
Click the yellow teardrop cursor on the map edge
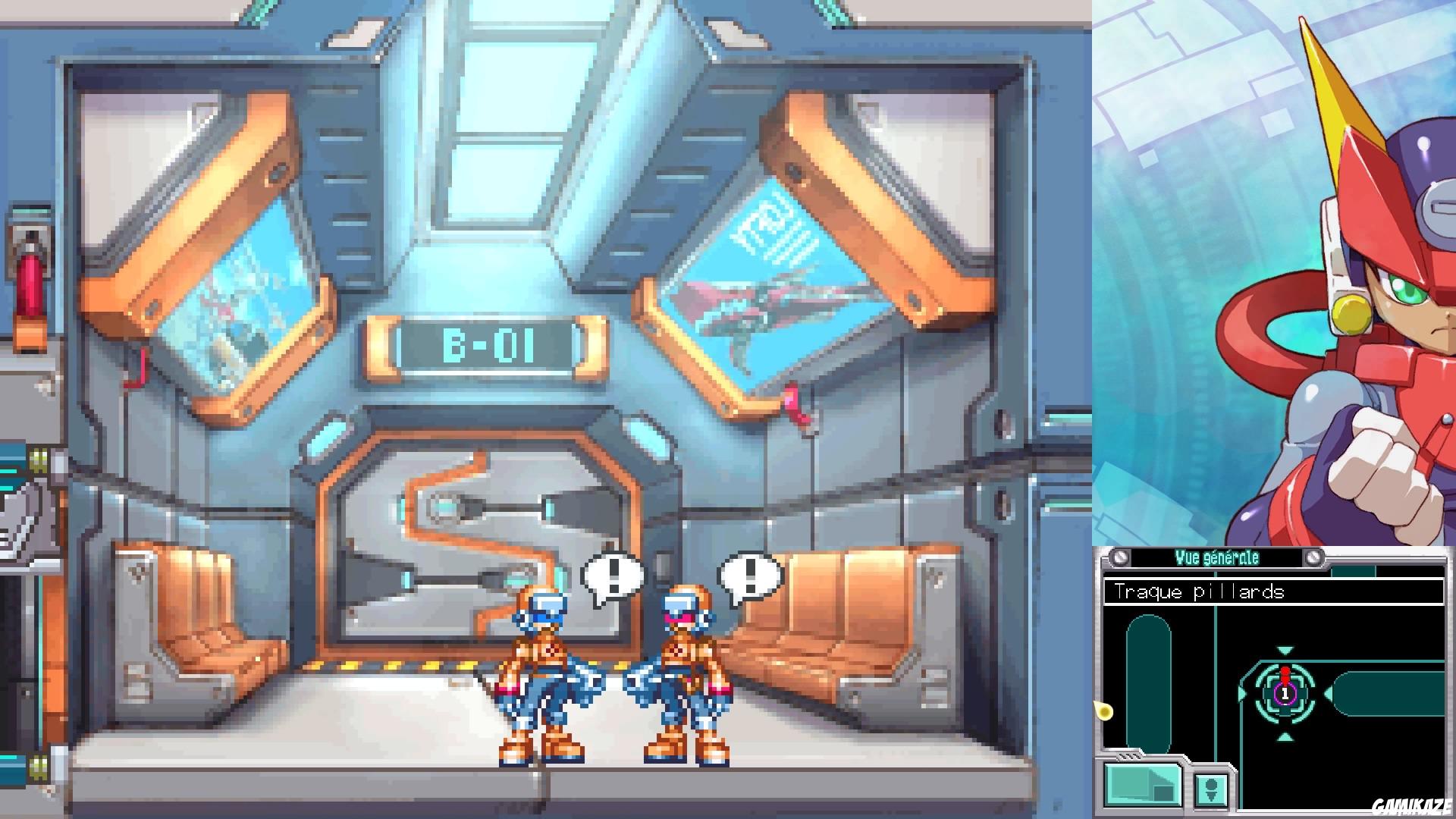pos(1103,711)
